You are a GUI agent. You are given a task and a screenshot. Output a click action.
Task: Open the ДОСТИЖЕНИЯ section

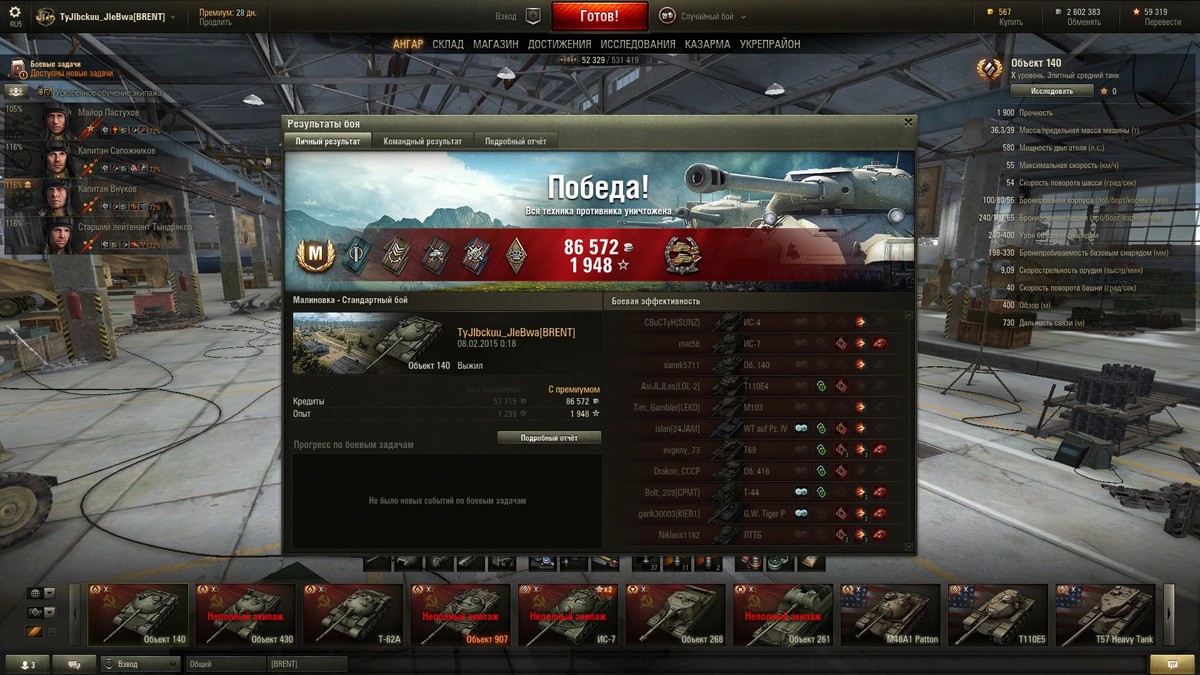(x=559, y=44)
